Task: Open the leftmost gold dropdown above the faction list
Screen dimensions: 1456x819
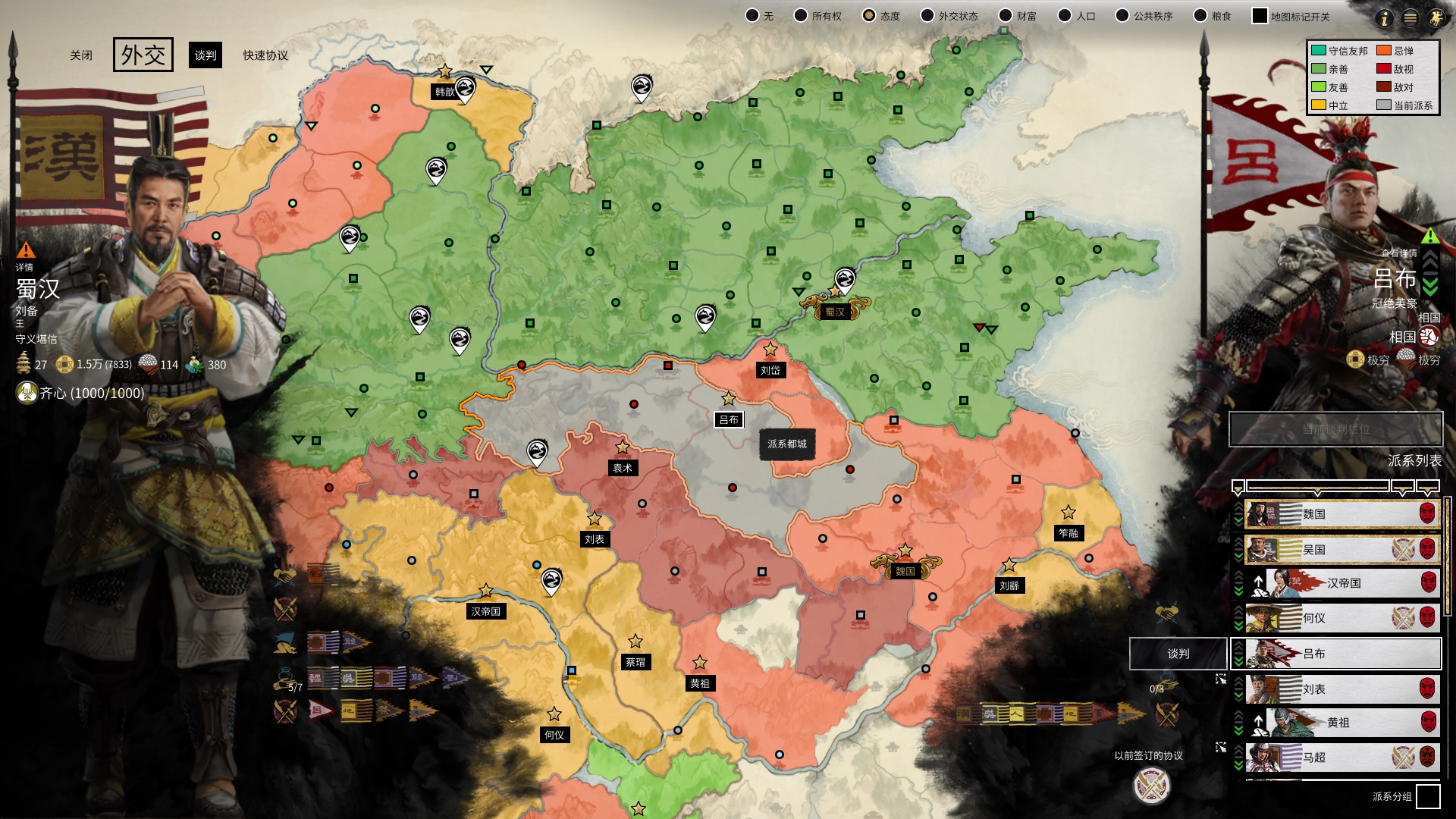Action: [1238, 485]
